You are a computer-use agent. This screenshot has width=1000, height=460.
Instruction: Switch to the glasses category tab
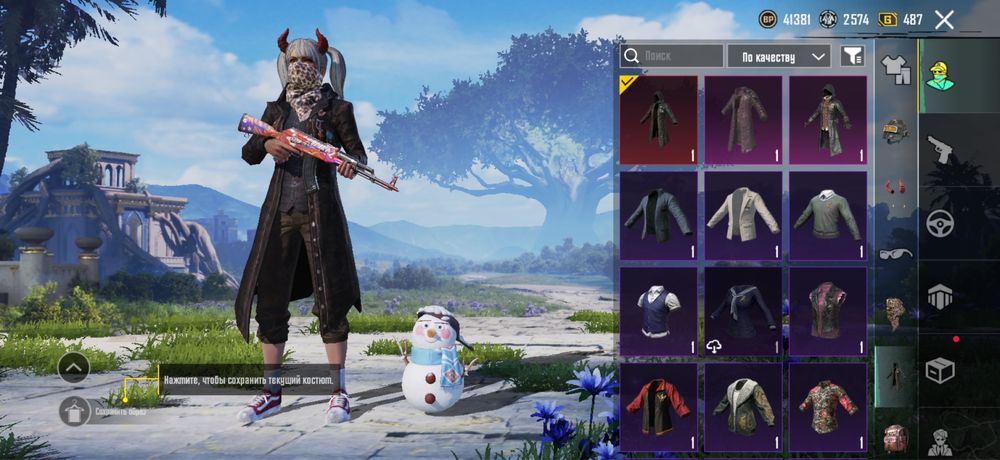pyautogui.click(x=894, y=253)
